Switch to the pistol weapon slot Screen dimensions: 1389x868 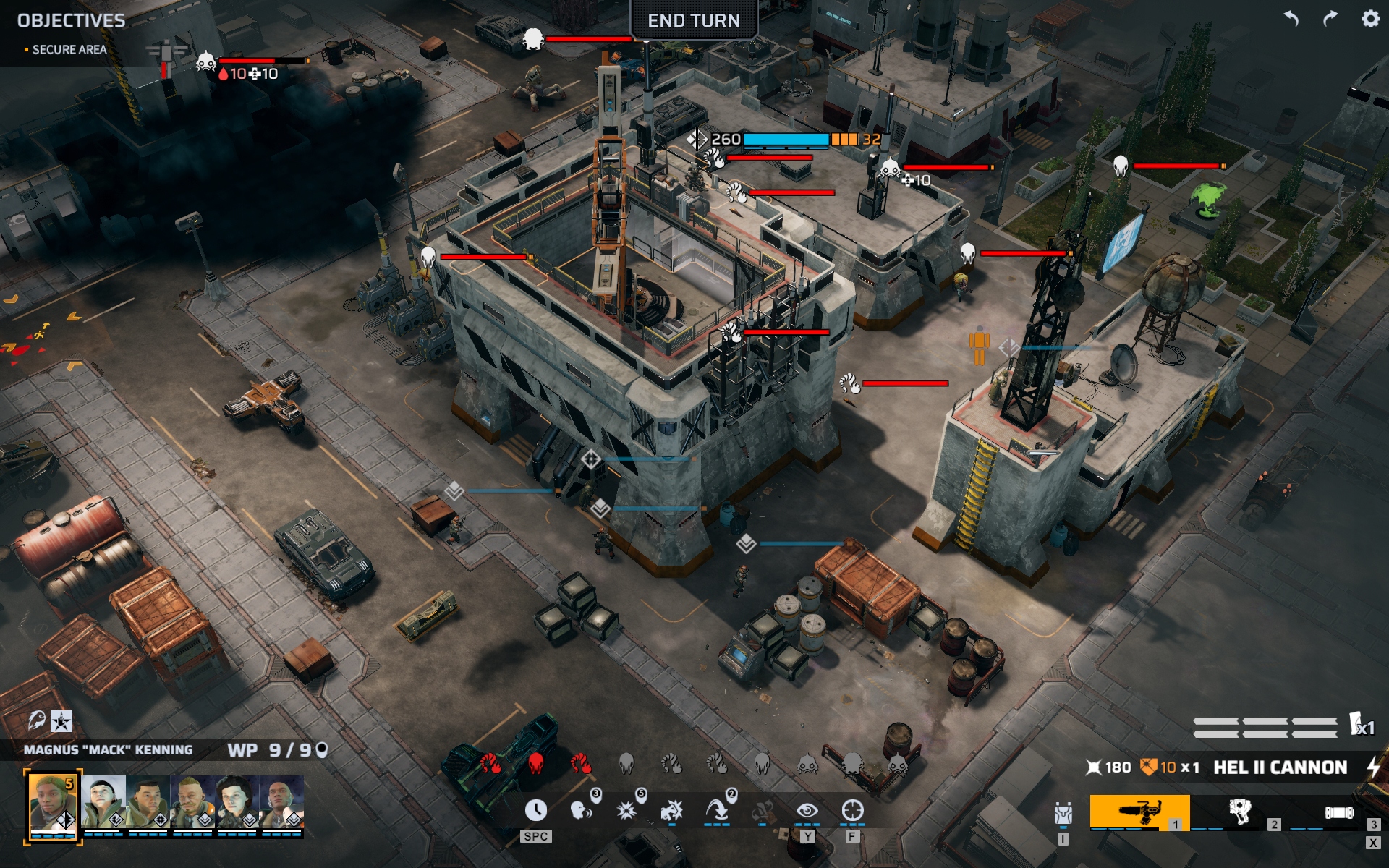1240,812
